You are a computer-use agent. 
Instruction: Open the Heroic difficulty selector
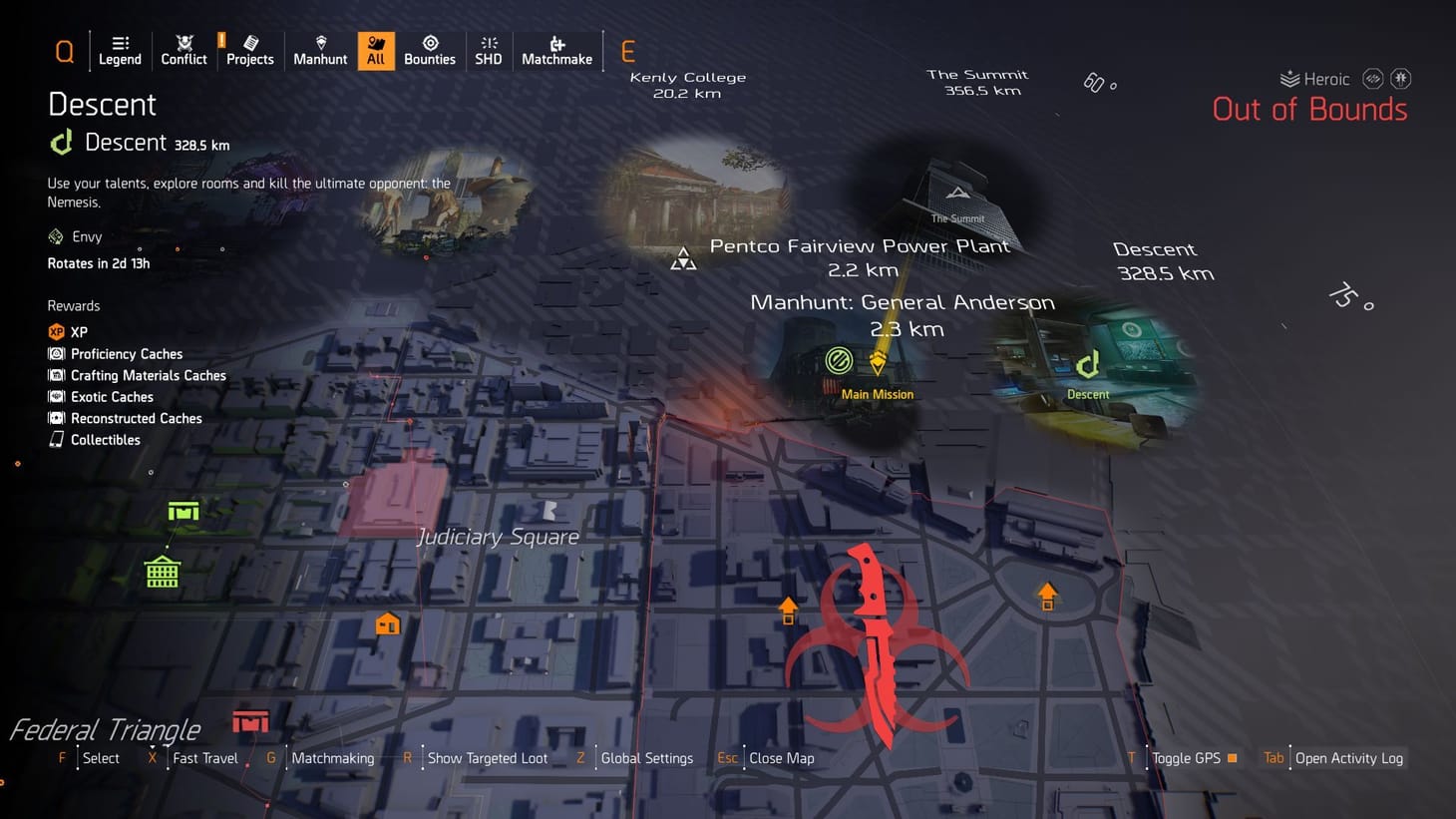1314,78
